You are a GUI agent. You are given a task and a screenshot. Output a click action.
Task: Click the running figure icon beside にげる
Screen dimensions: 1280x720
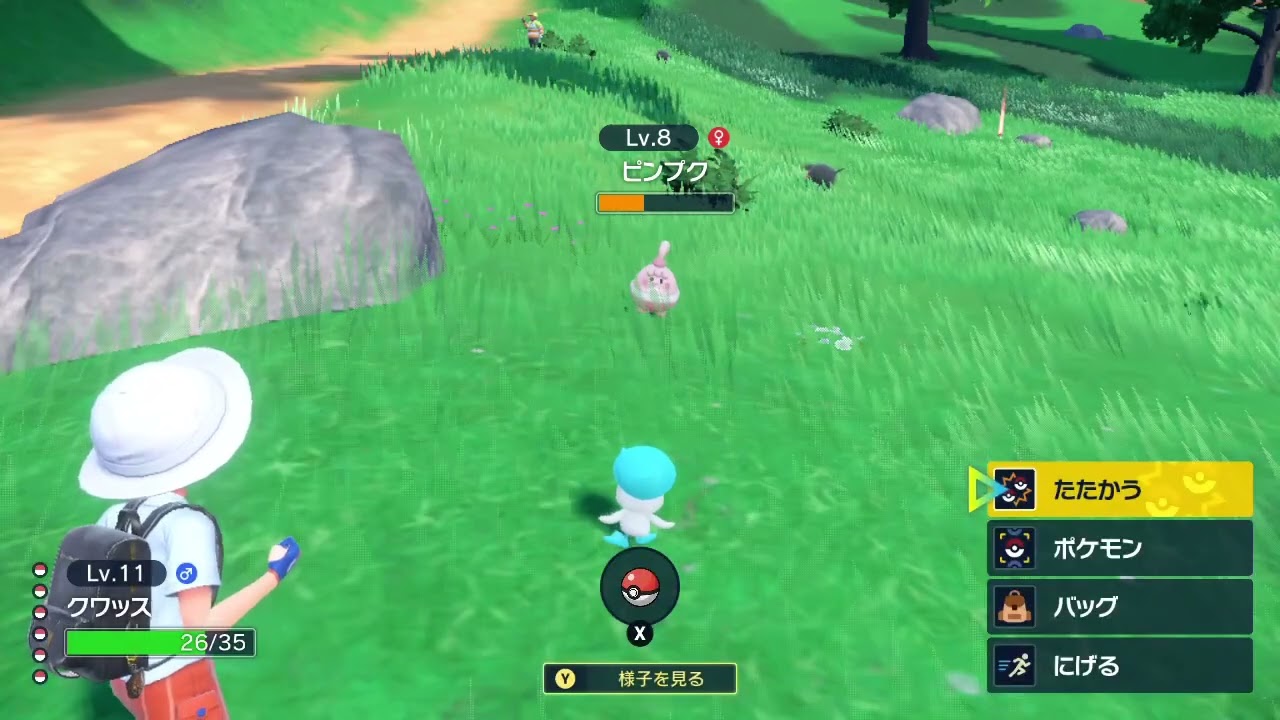(x=1016, y=666)
